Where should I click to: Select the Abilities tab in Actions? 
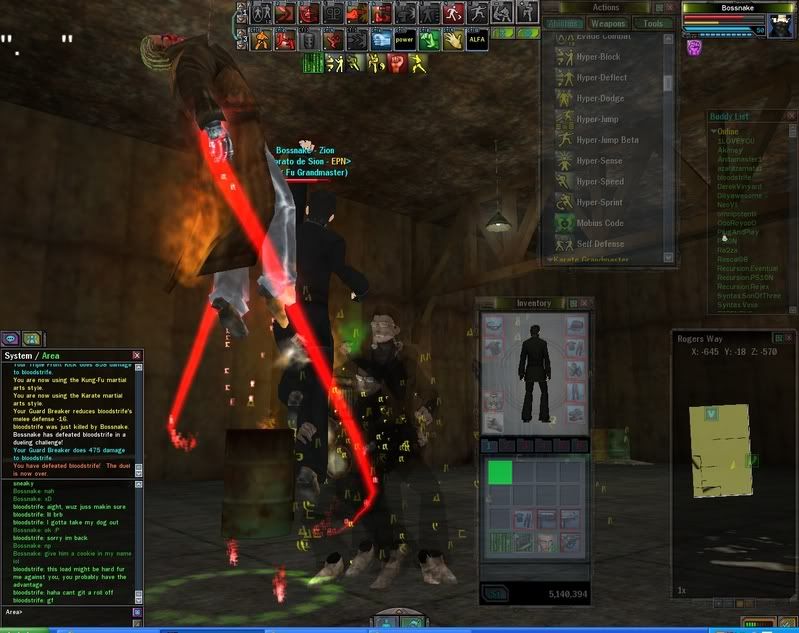[565, 23]
